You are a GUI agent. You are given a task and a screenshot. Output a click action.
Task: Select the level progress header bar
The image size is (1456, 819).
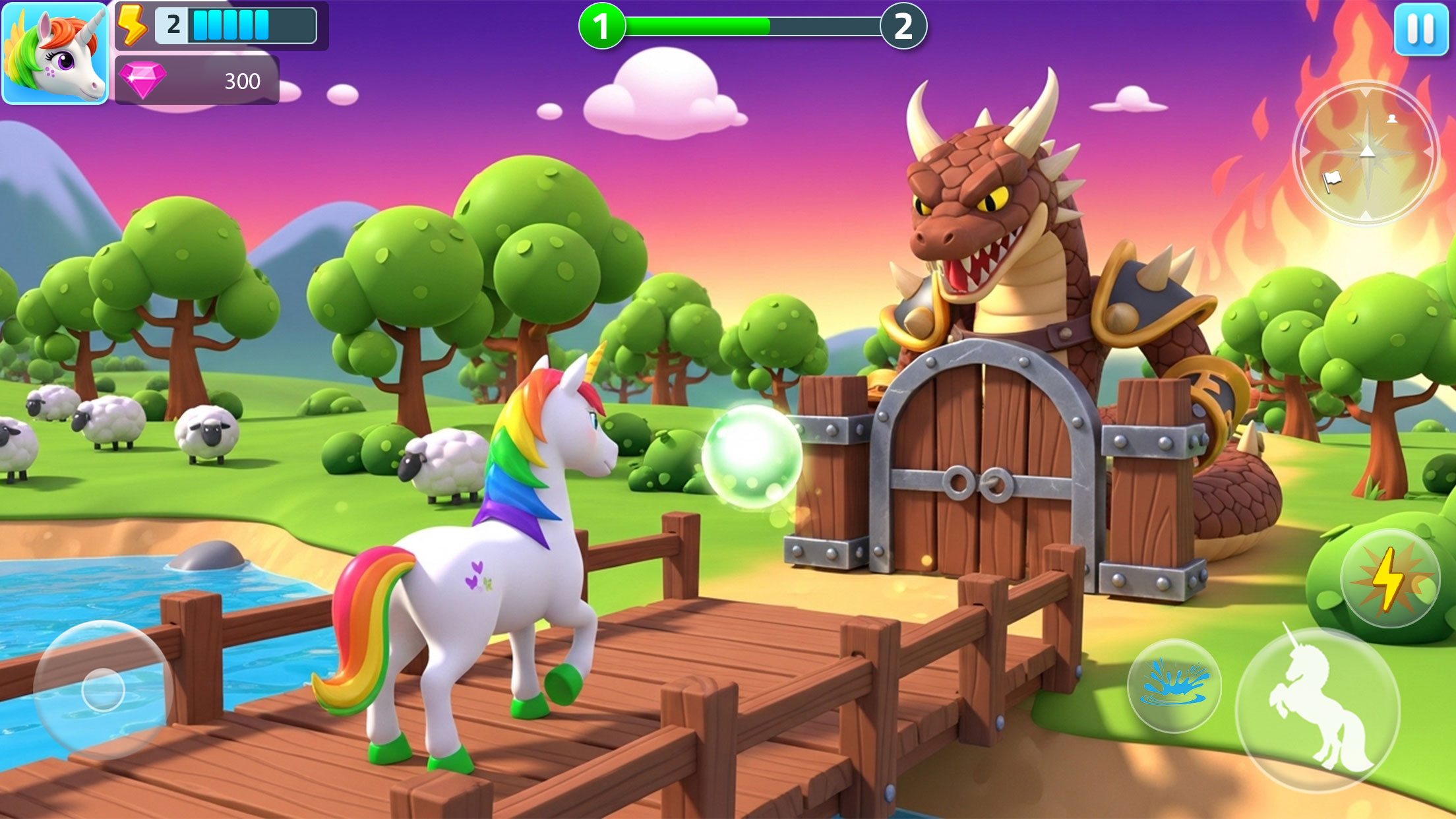752,26
